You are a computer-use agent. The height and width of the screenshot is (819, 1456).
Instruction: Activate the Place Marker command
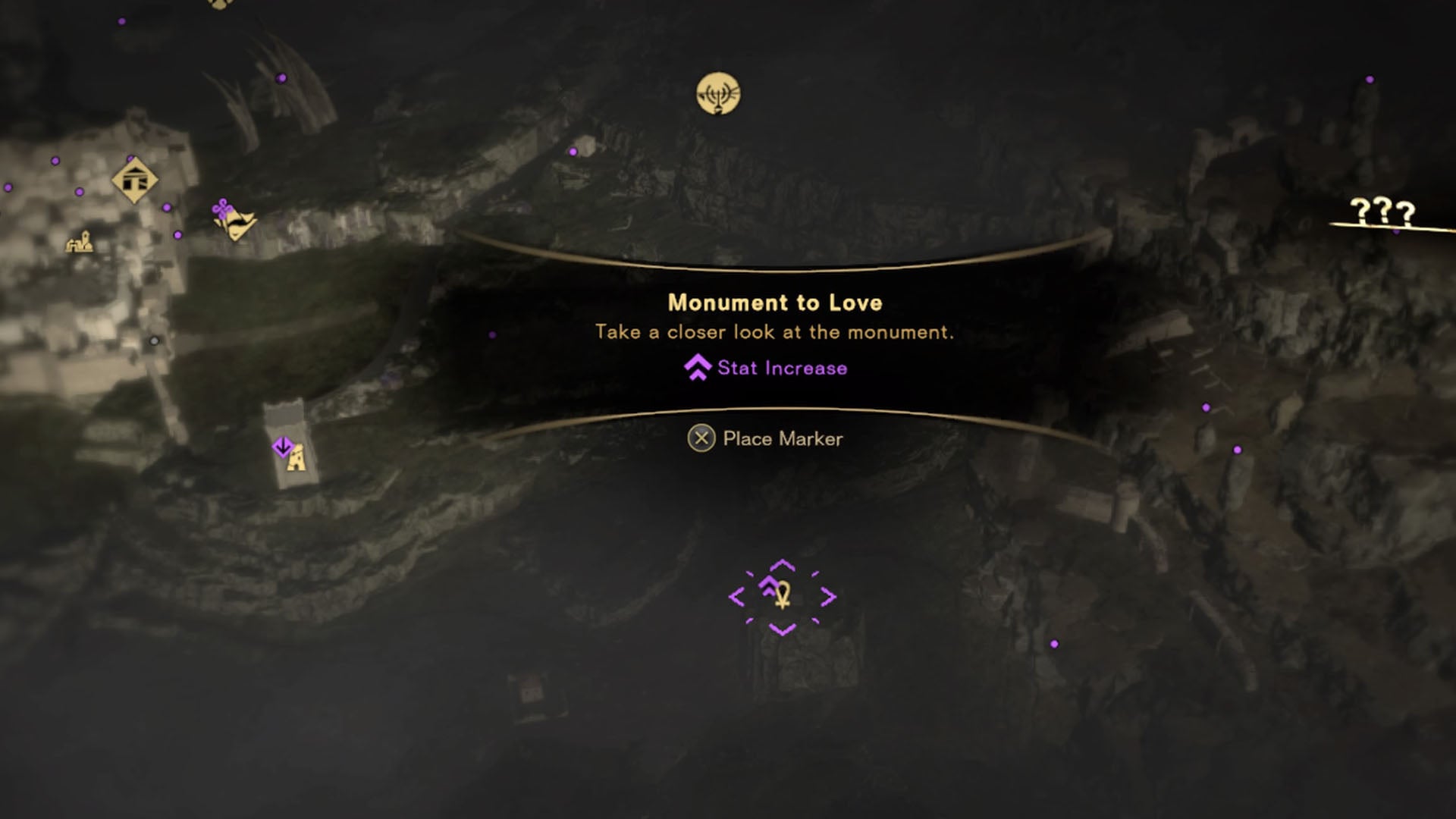click(x=785, y=438)
